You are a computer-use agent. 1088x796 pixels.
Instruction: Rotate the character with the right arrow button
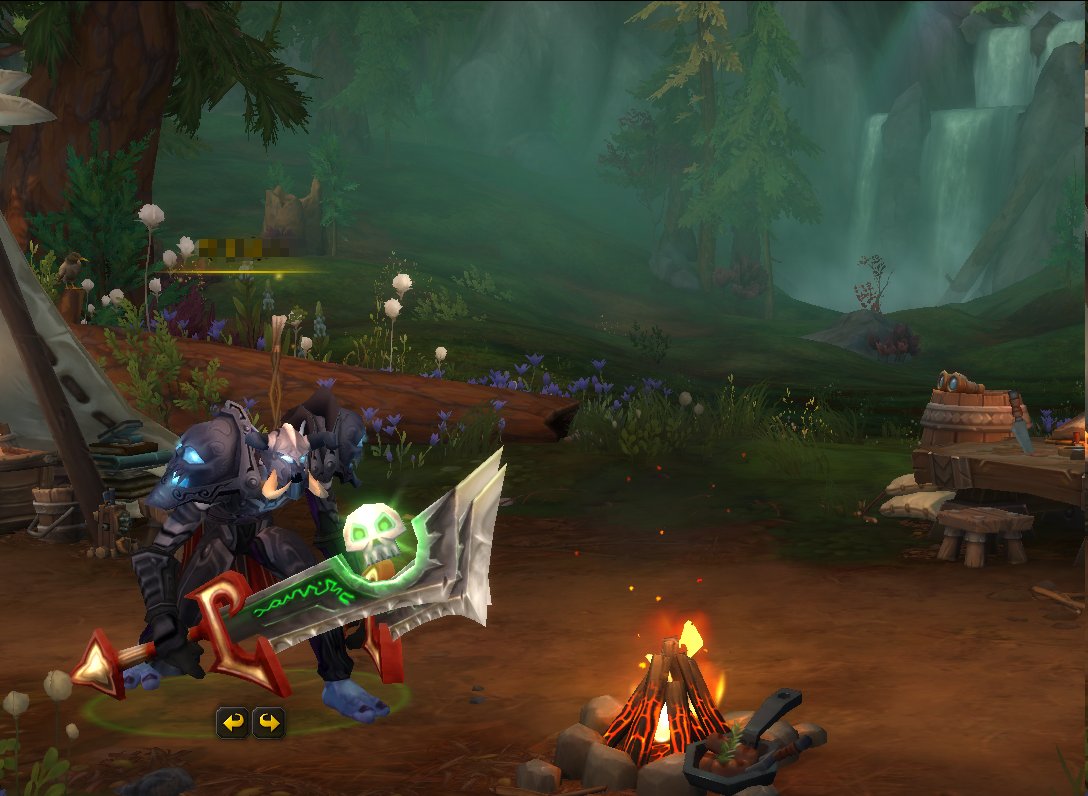268,722
